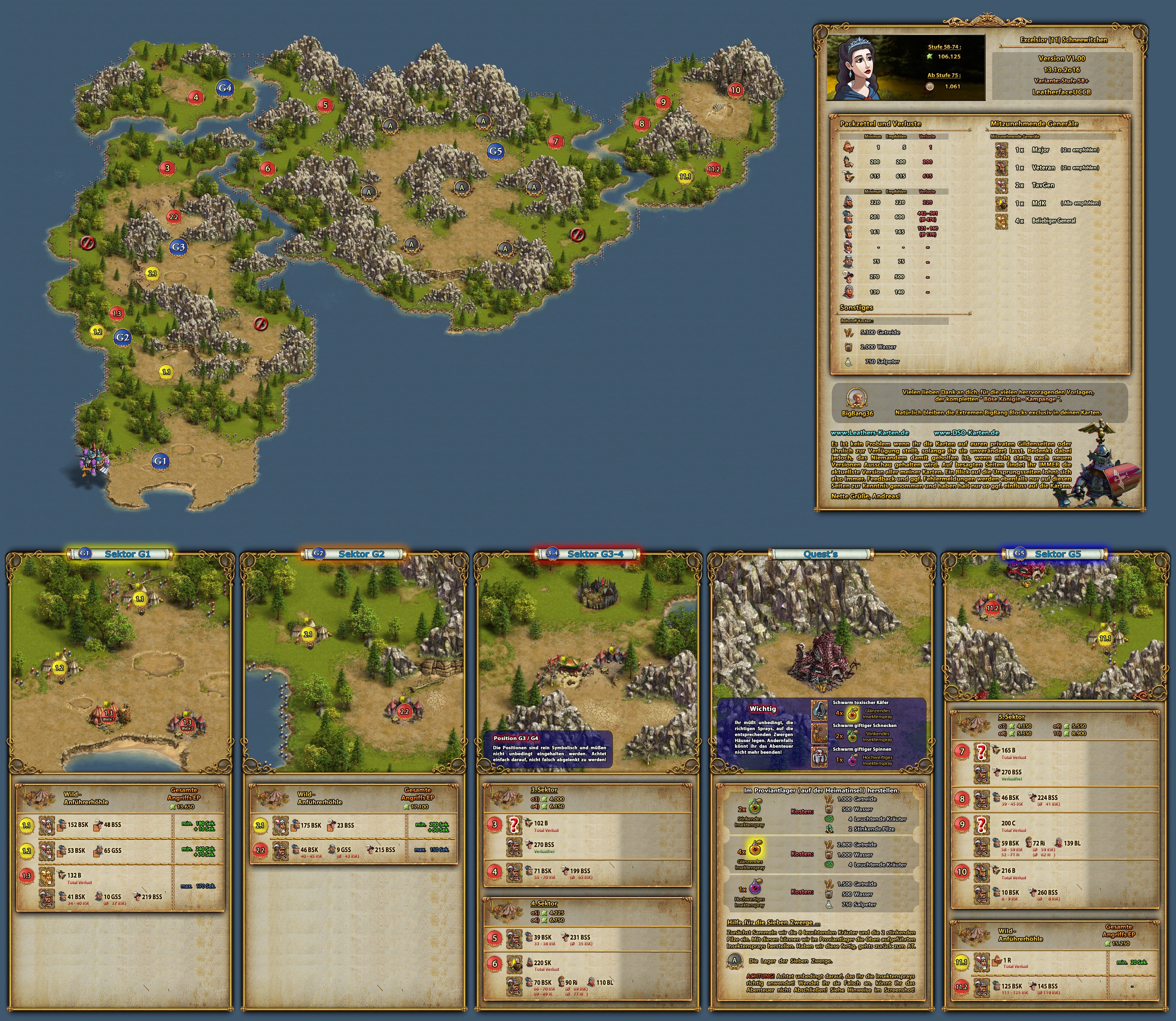
Task: Select red camp marker 5 on the overview map
Action: [x=325, y=104]
